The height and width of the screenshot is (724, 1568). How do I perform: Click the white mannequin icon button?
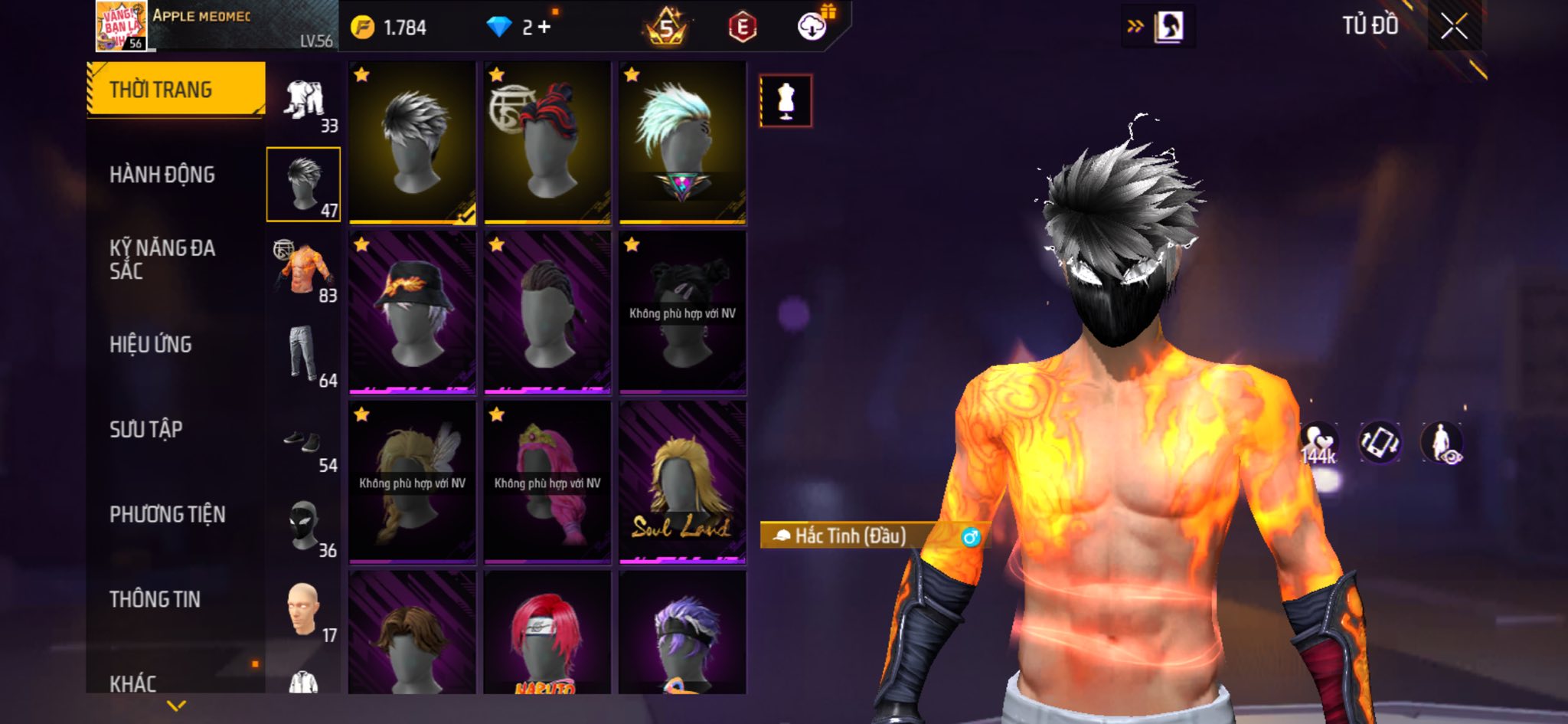point(786,100)
